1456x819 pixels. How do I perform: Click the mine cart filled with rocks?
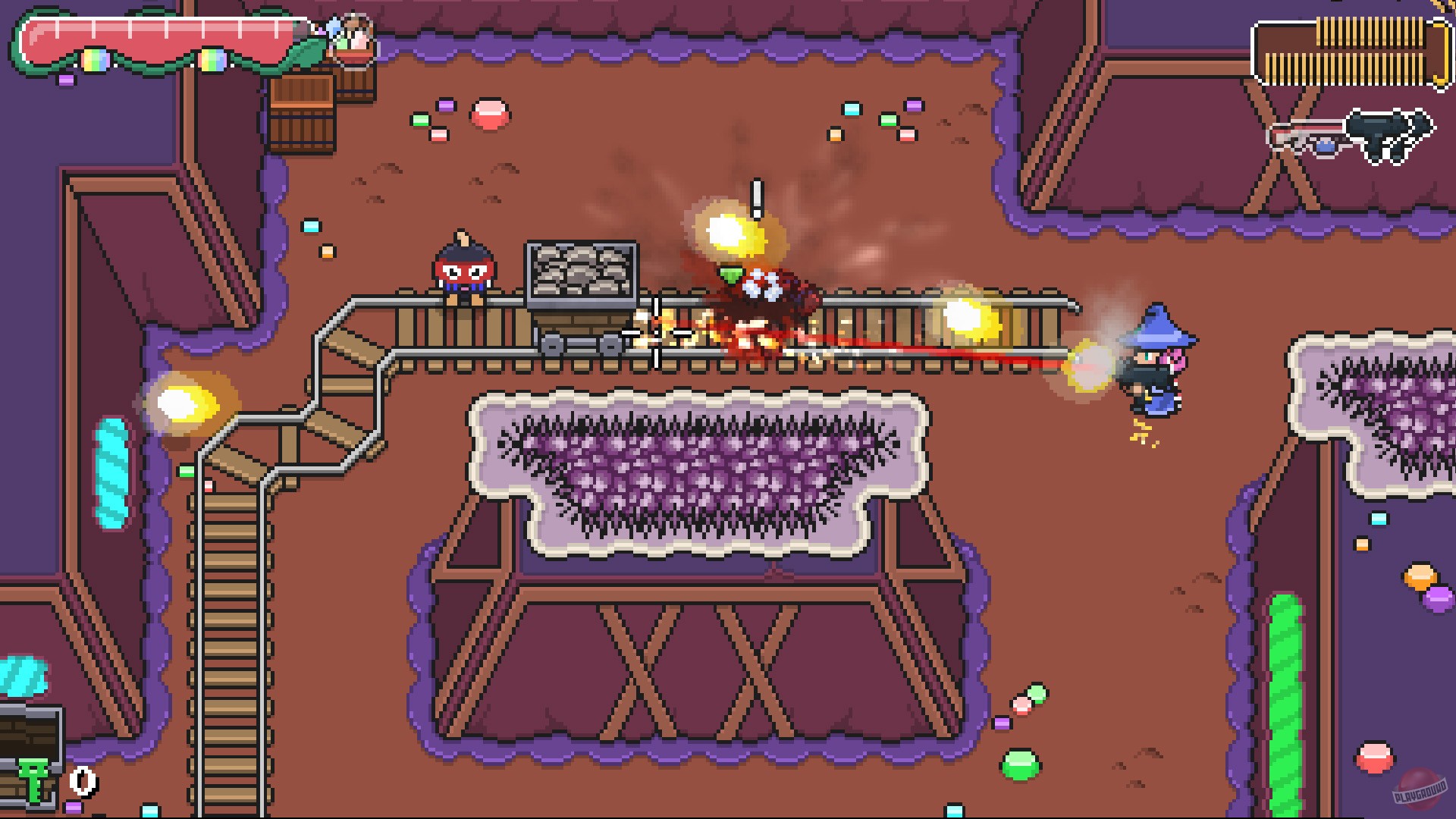[x=580, y=292]
